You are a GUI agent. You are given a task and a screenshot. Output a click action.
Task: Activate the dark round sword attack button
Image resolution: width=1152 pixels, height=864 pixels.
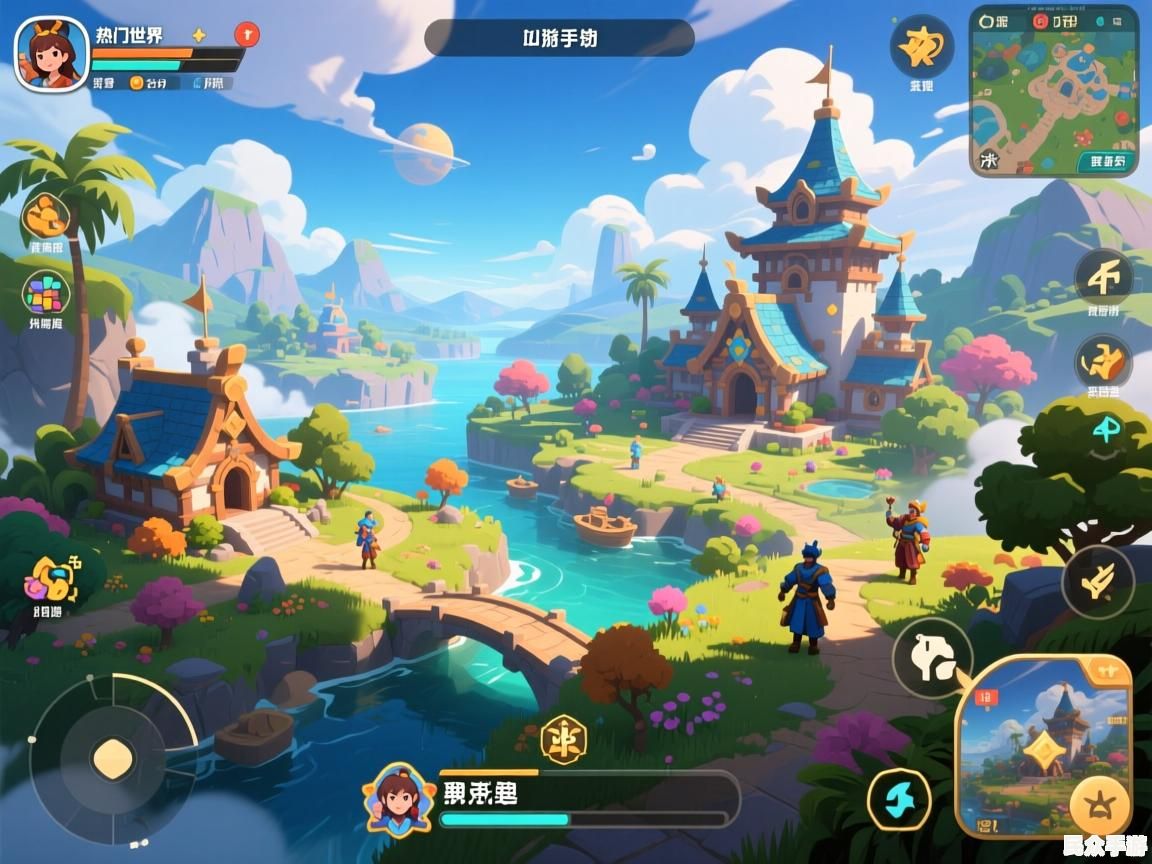[1098, 582]
